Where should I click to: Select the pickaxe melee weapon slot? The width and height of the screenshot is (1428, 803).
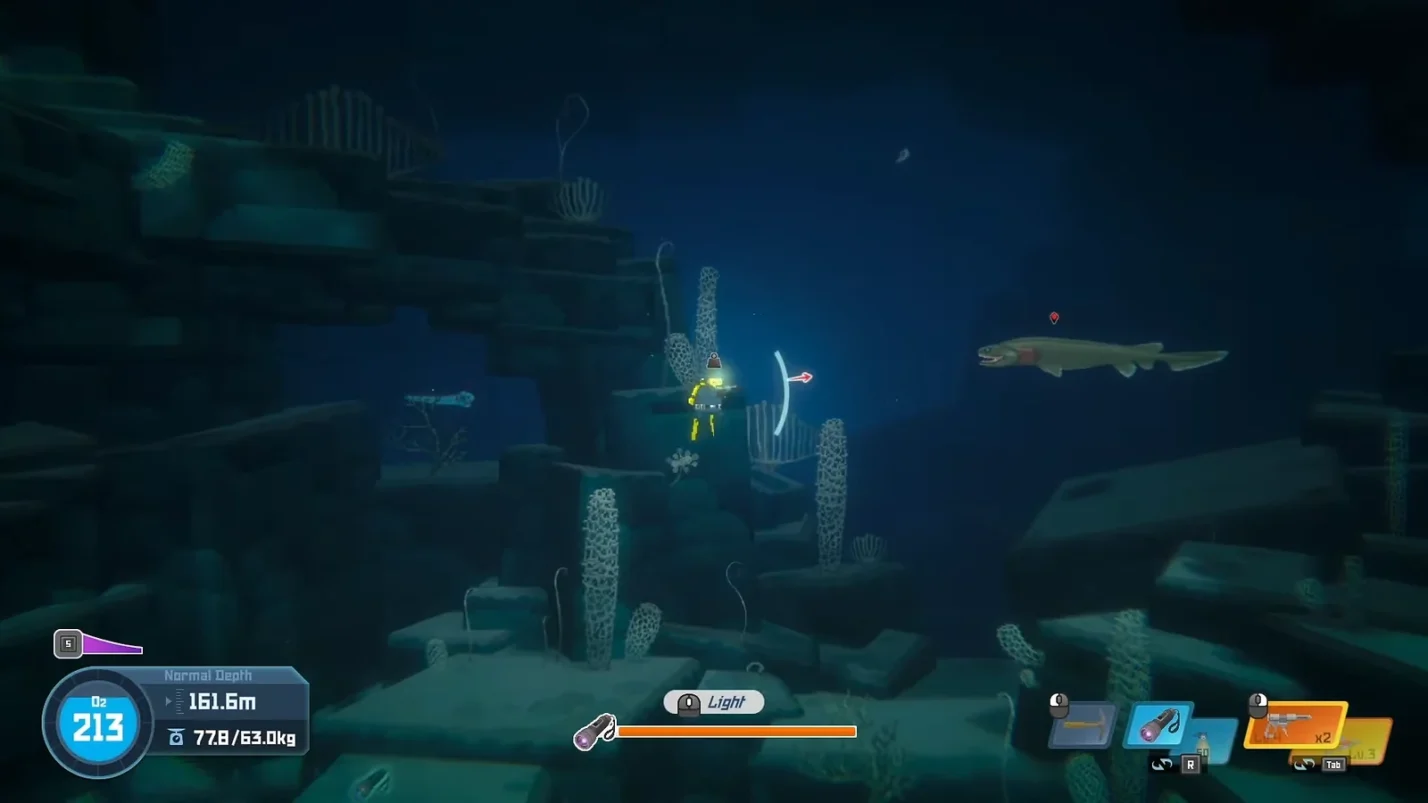pos(1084,725)
